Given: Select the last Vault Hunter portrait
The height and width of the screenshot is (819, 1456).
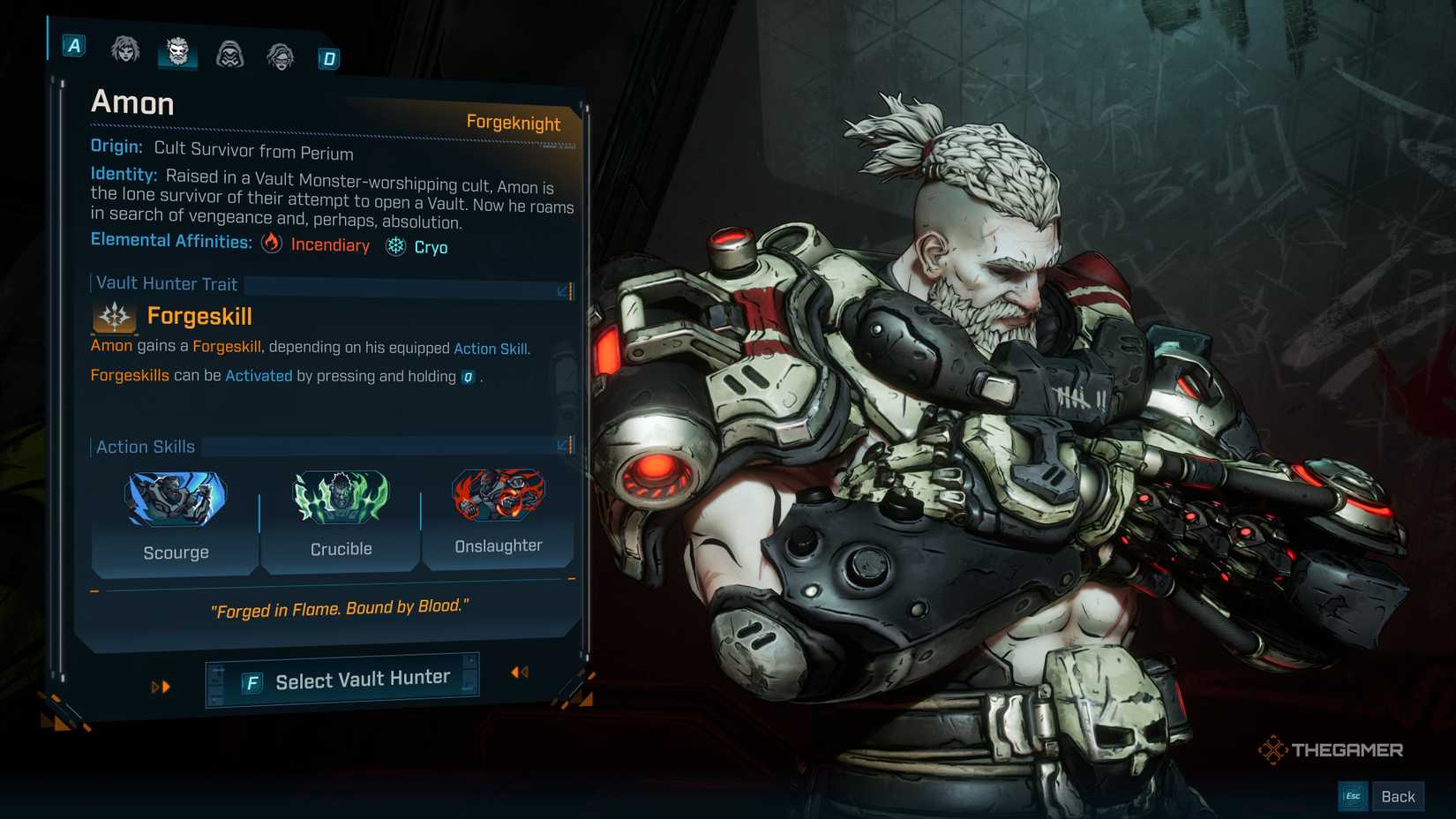Looking at the screenshot, I should point(280,55).
